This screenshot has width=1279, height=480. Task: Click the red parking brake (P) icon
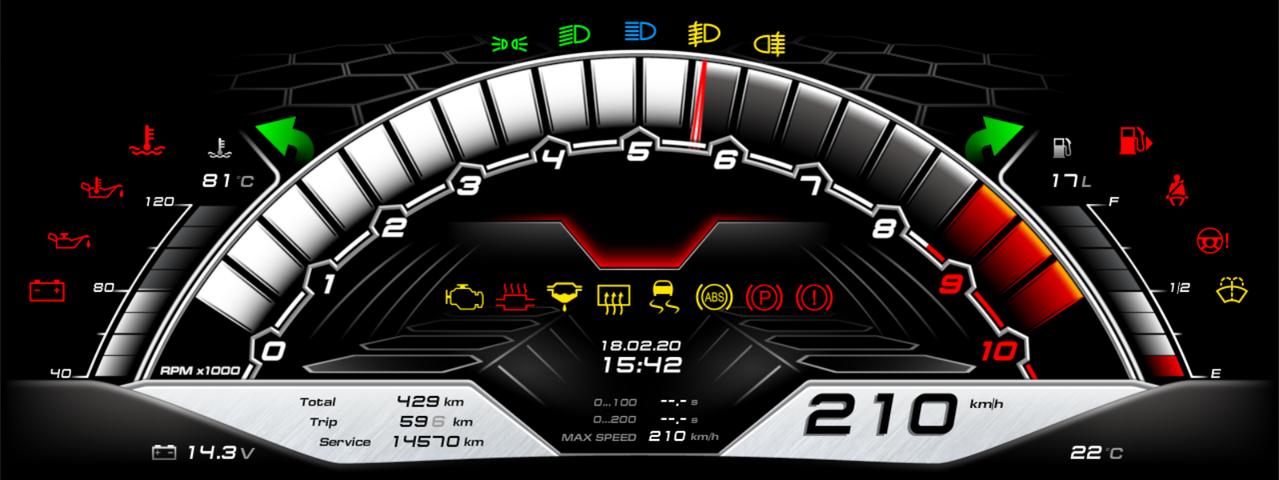[x=764, y=296]
